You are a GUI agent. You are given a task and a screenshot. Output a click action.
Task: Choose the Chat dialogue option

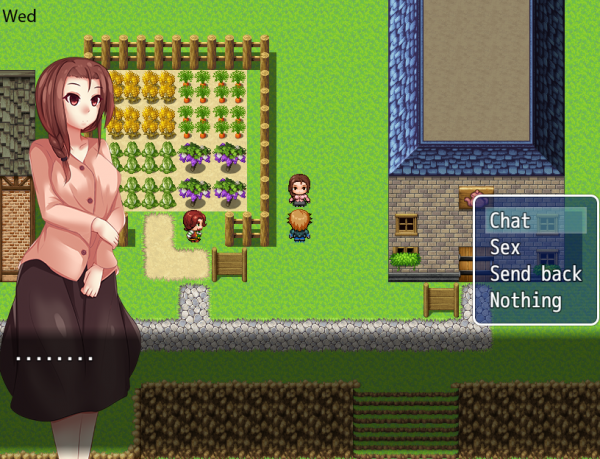click(511, 221)
